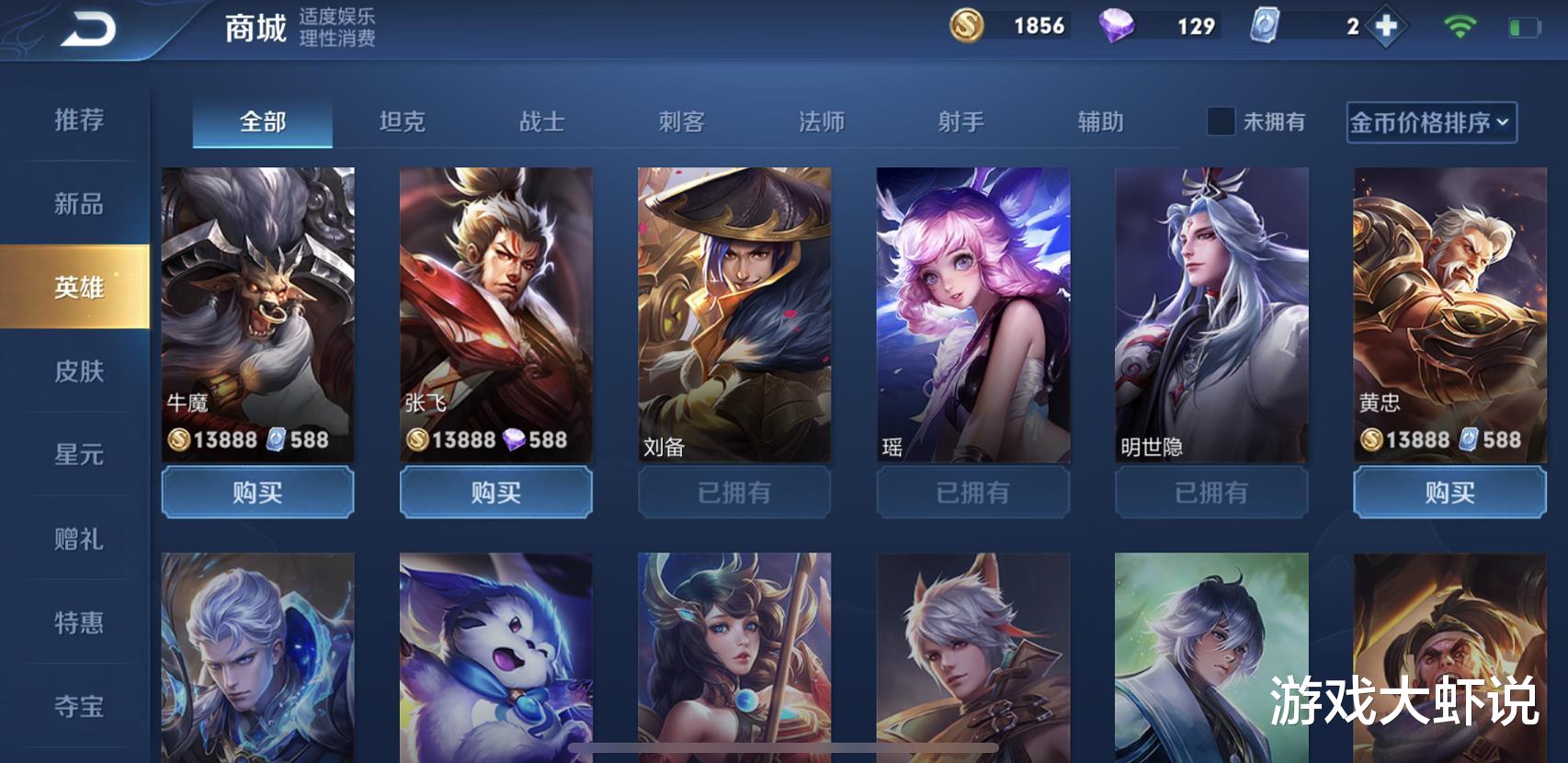This screenshot has height=763, width=1568.
Task: Click the 购买 button under 牛魔
Action: [x=260, y=493]
